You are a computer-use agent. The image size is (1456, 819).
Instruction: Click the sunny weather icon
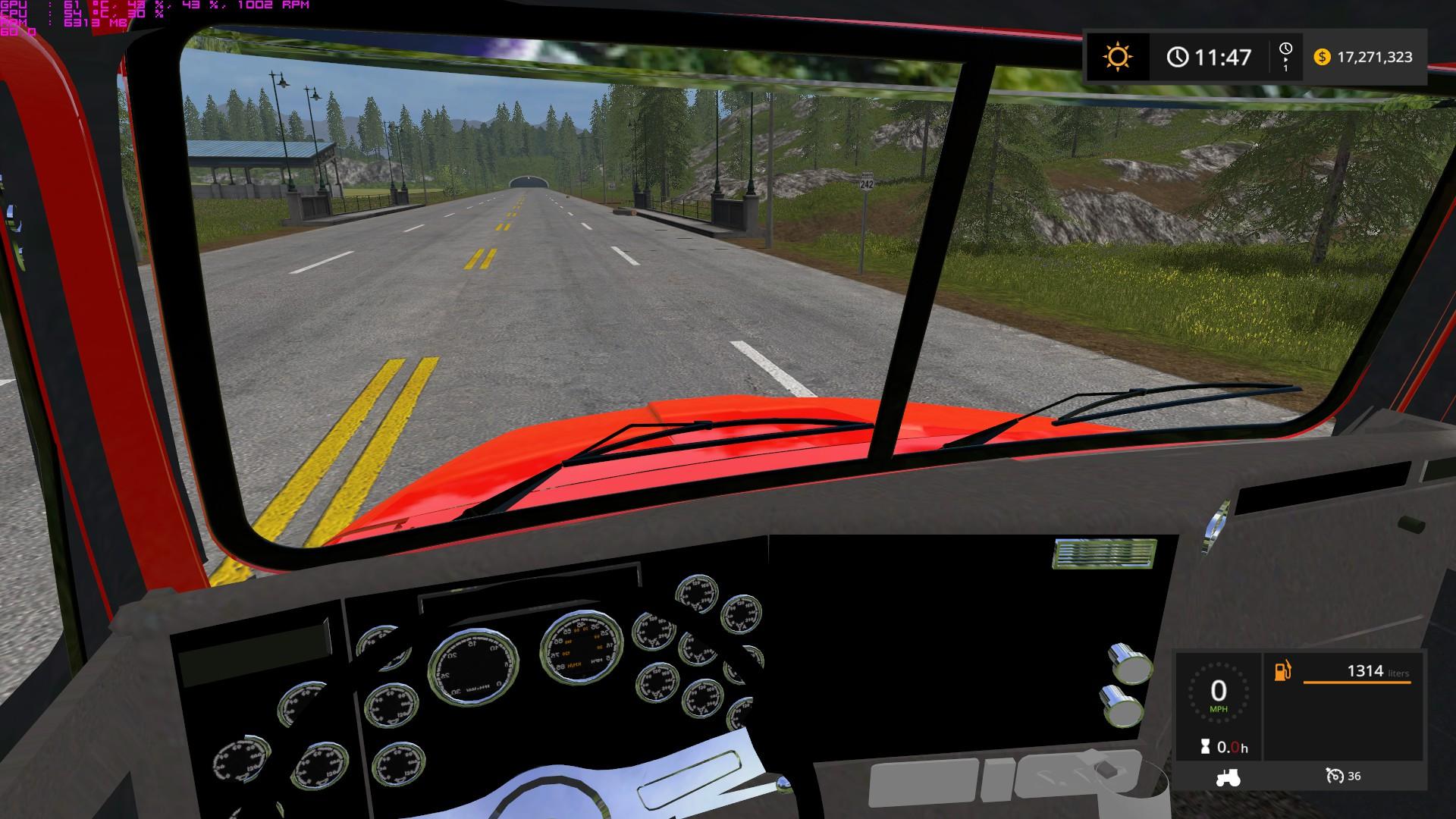(x=1117, y=57)
